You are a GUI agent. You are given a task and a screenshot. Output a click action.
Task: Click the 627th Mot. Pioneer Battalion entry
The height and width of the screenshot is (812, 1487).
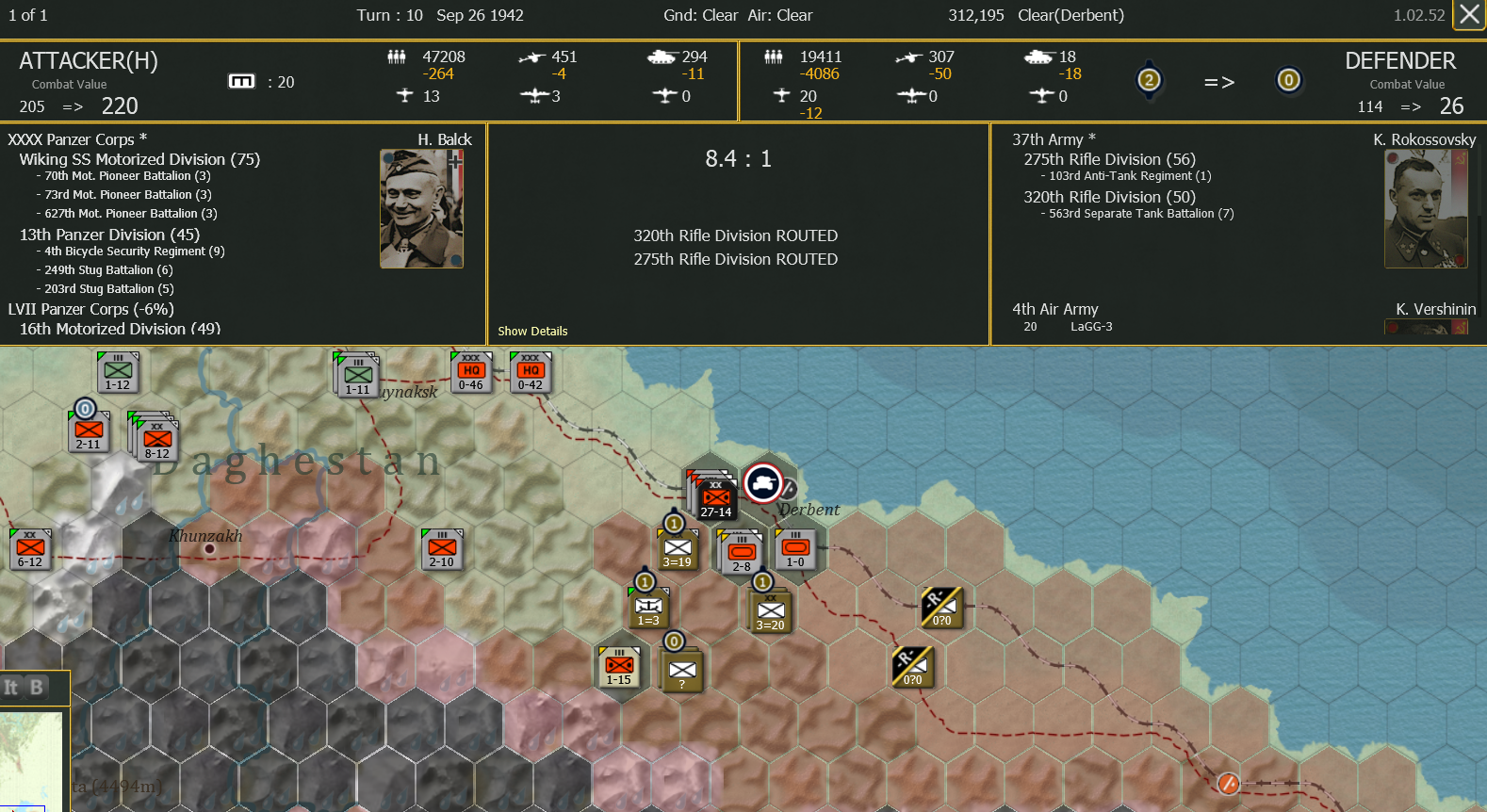[x=129, y=213]
